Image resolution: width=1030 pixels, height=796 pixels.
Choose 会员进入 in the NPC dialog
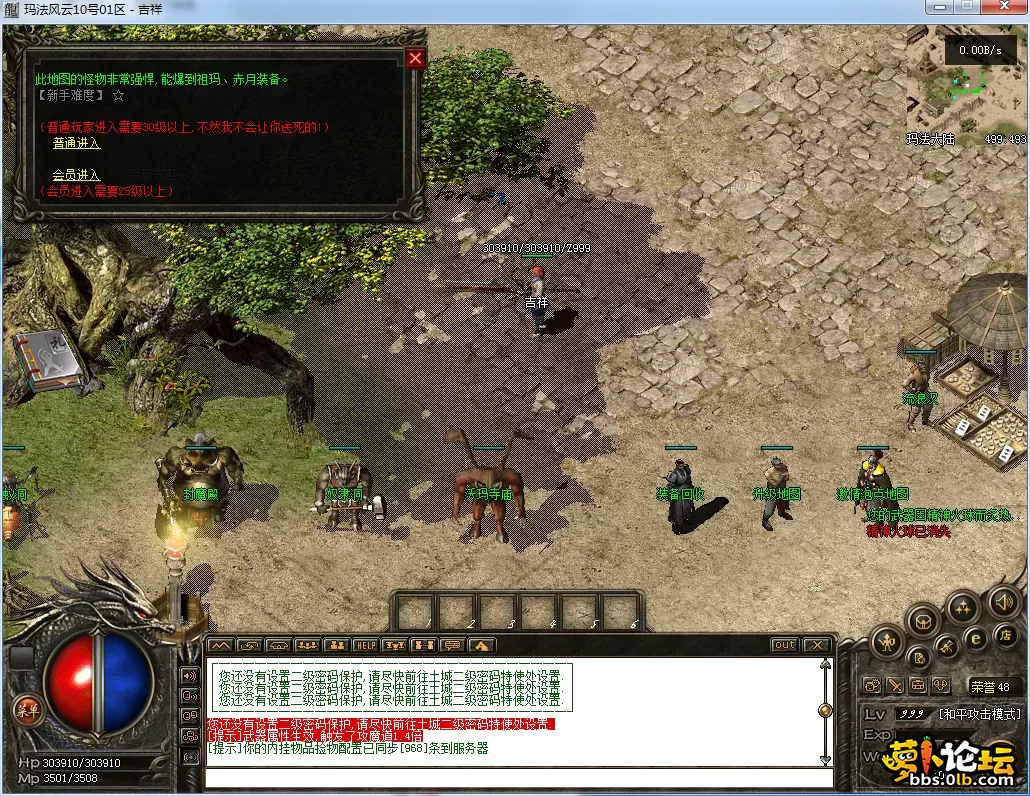pyautogui.click(x=76, y=175)
